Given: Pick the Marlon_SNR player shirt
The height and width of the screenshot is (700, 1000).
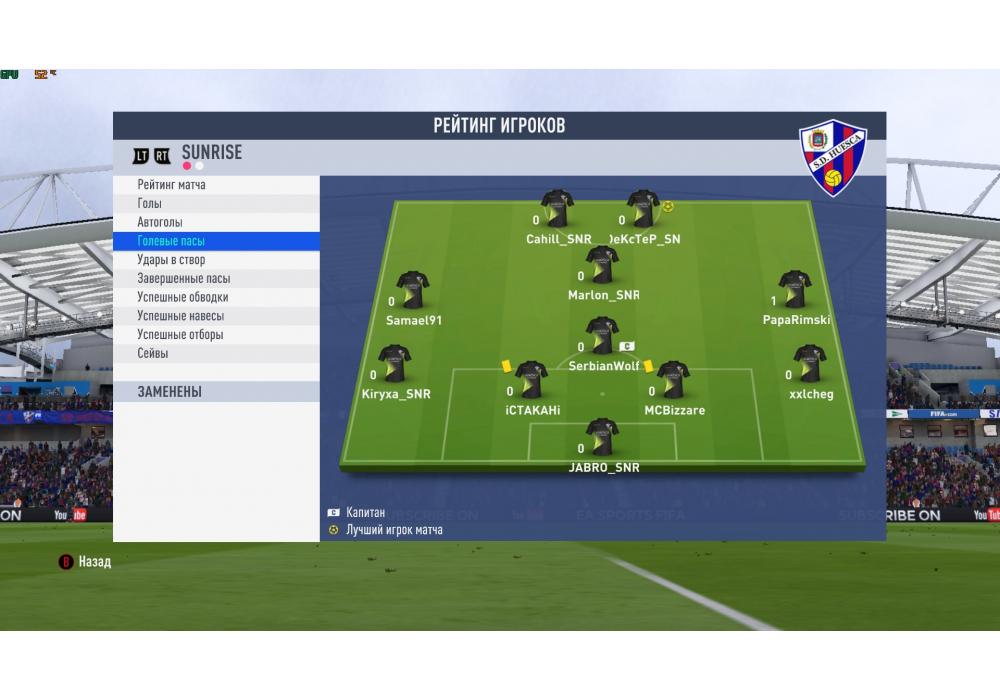Looking at the screenshot, I should click(x=602, y=265).
